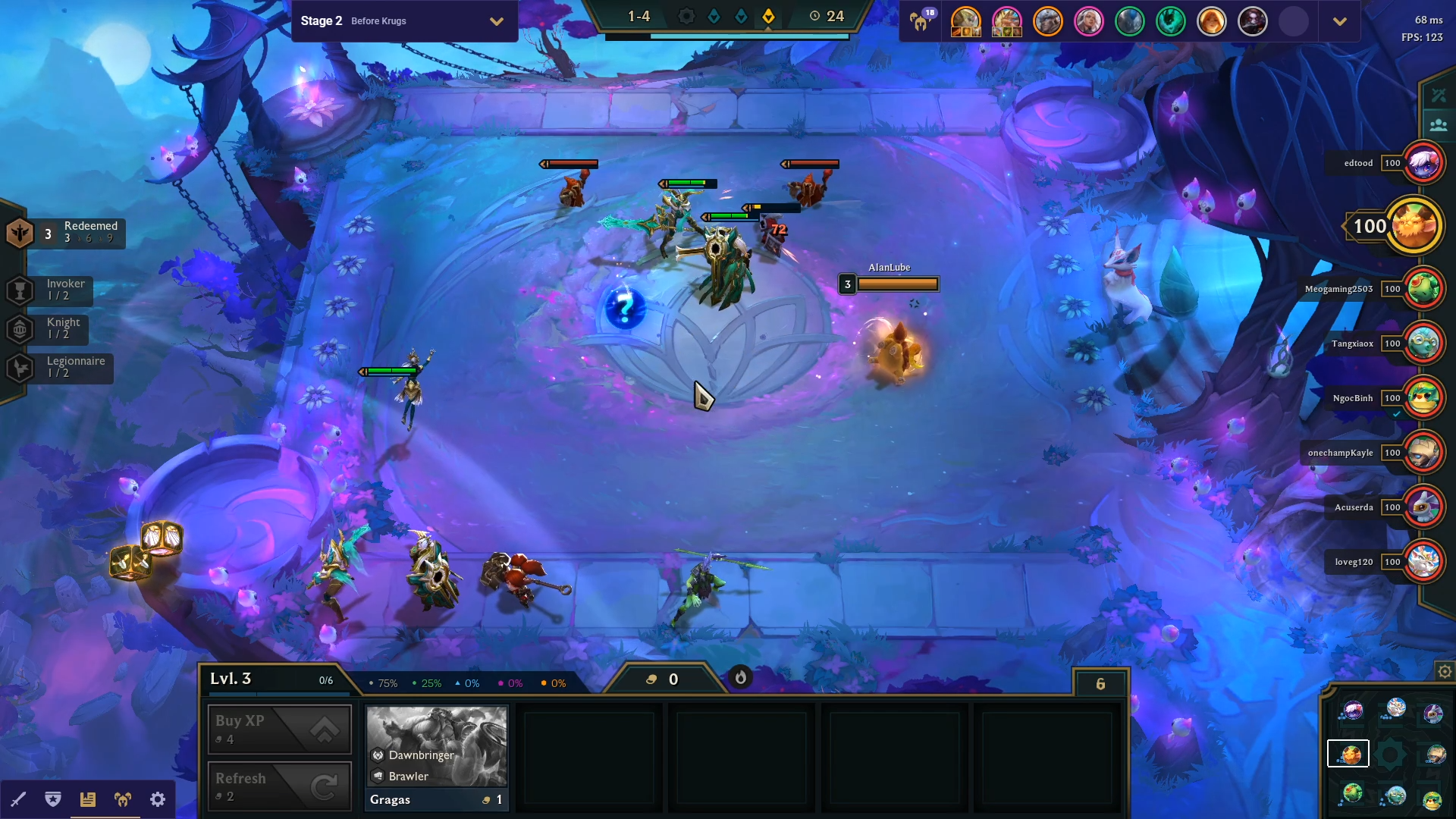Open settings with the gear icon in bottom toolbar
The width and height of the screenshot is (1456, 819).
click(157, 799)
